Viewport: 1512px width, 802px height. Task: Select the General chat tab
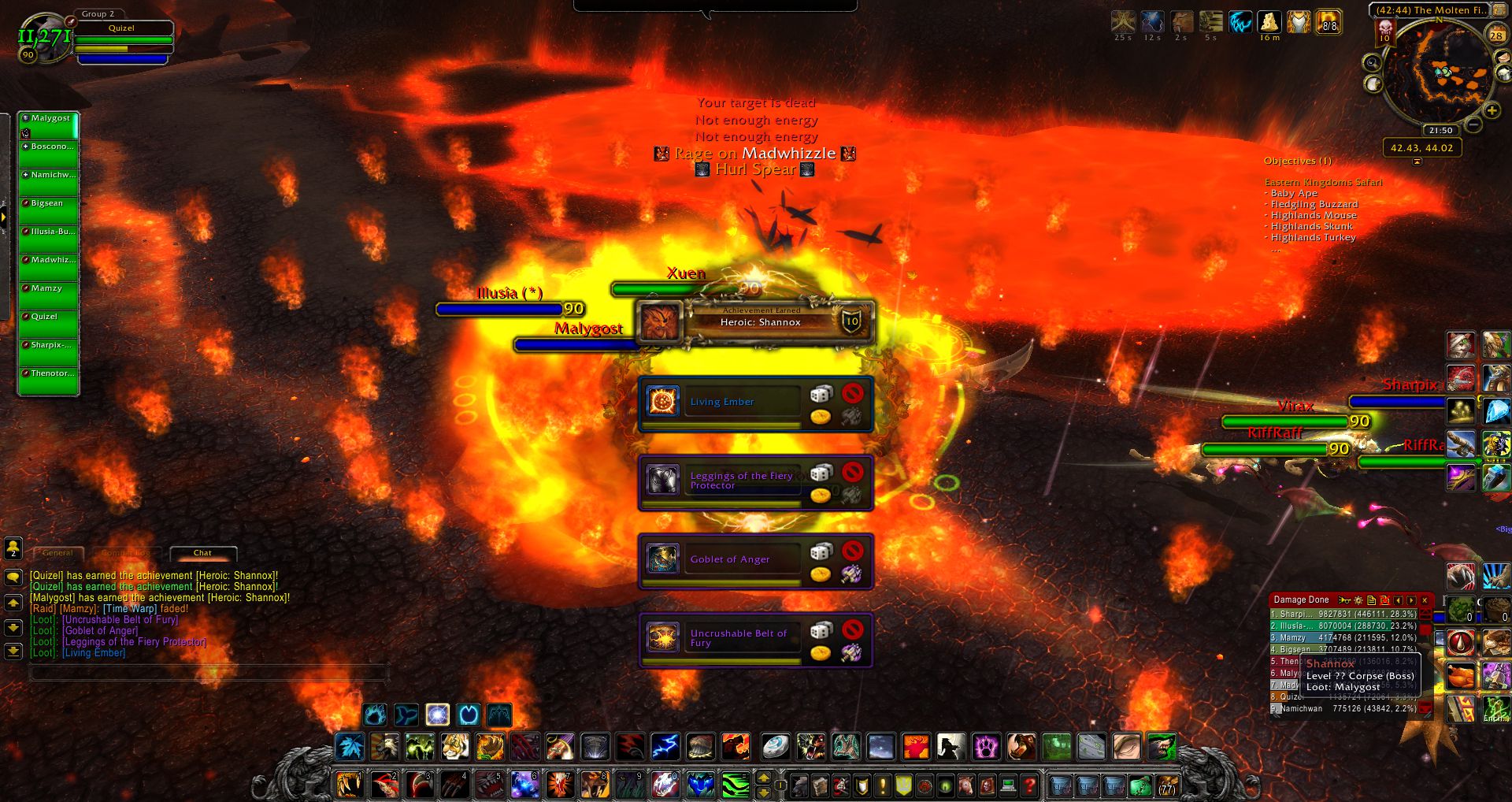(57, 553)
